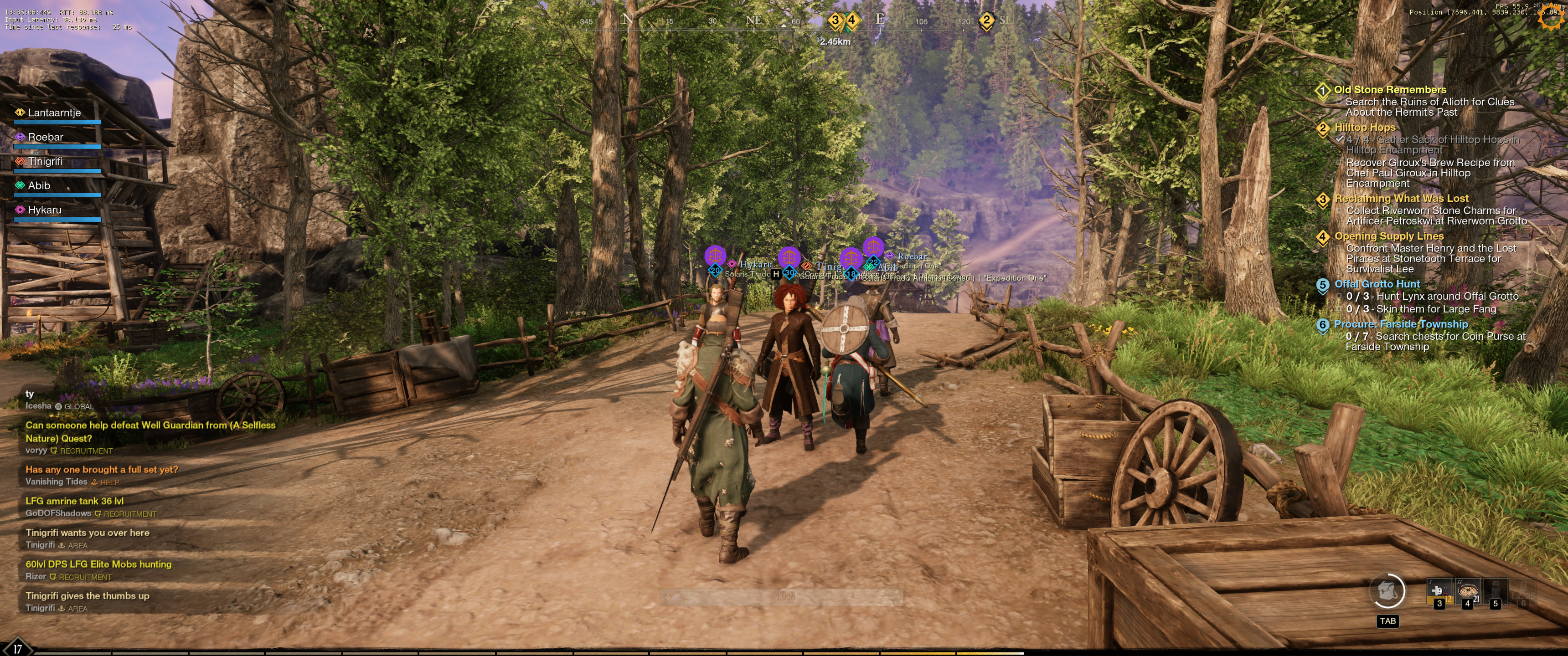
Task: Open the inventory bag icon
Action: 1387,591
